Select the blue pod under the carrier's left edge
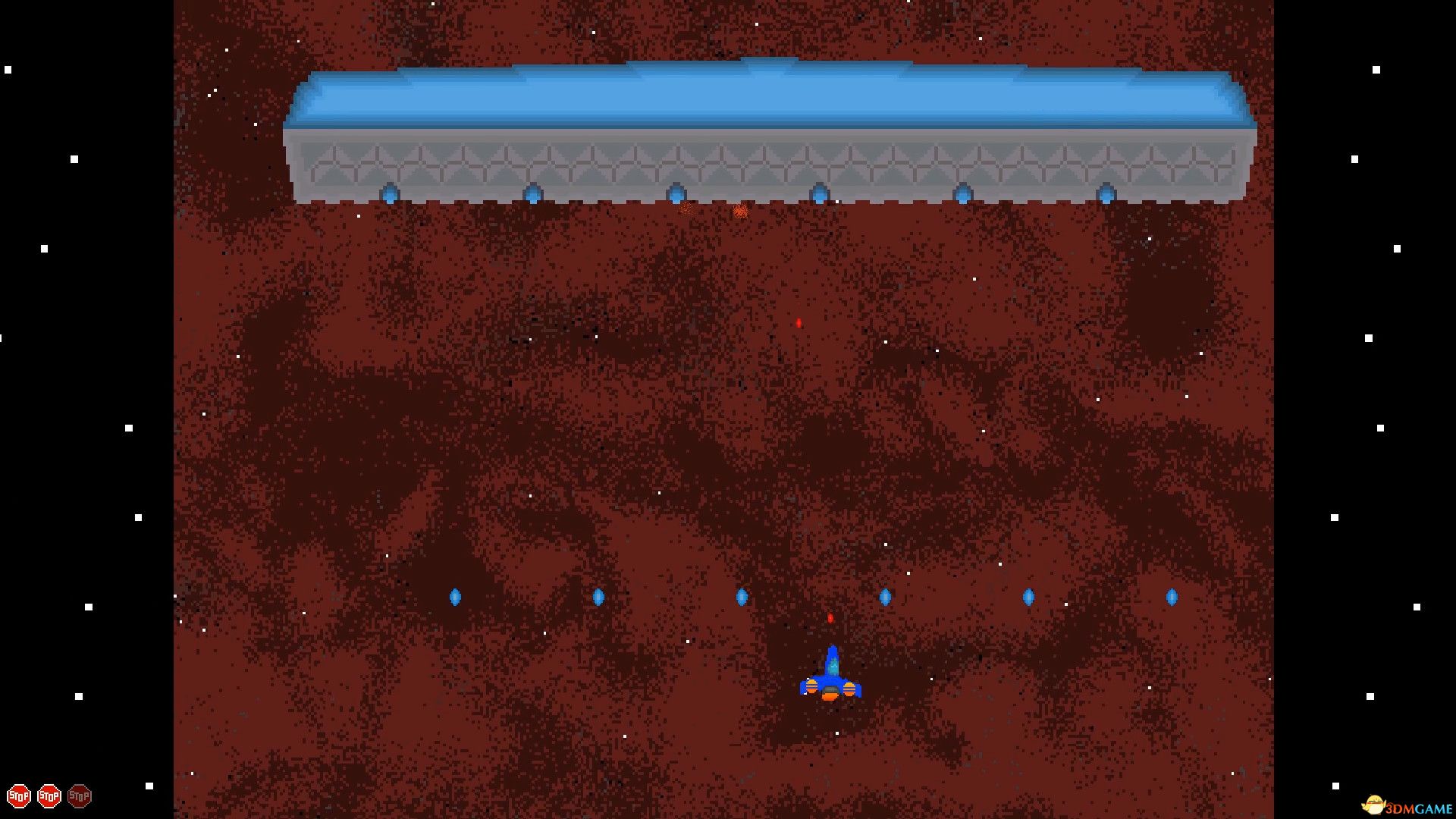 (x=389, y=195)
